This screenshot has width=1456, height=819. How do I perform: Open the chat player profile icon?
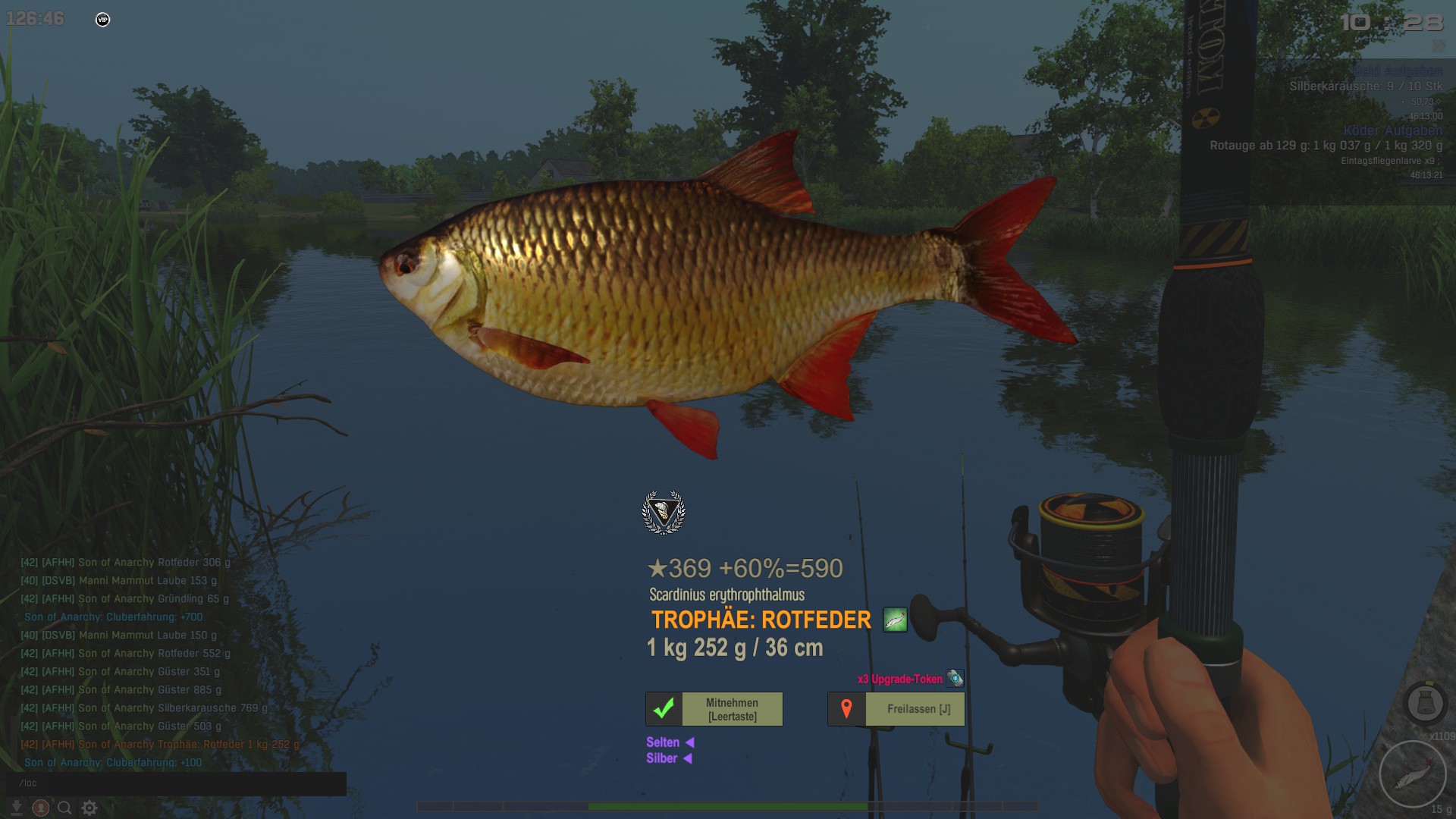(x=41, y=808)
